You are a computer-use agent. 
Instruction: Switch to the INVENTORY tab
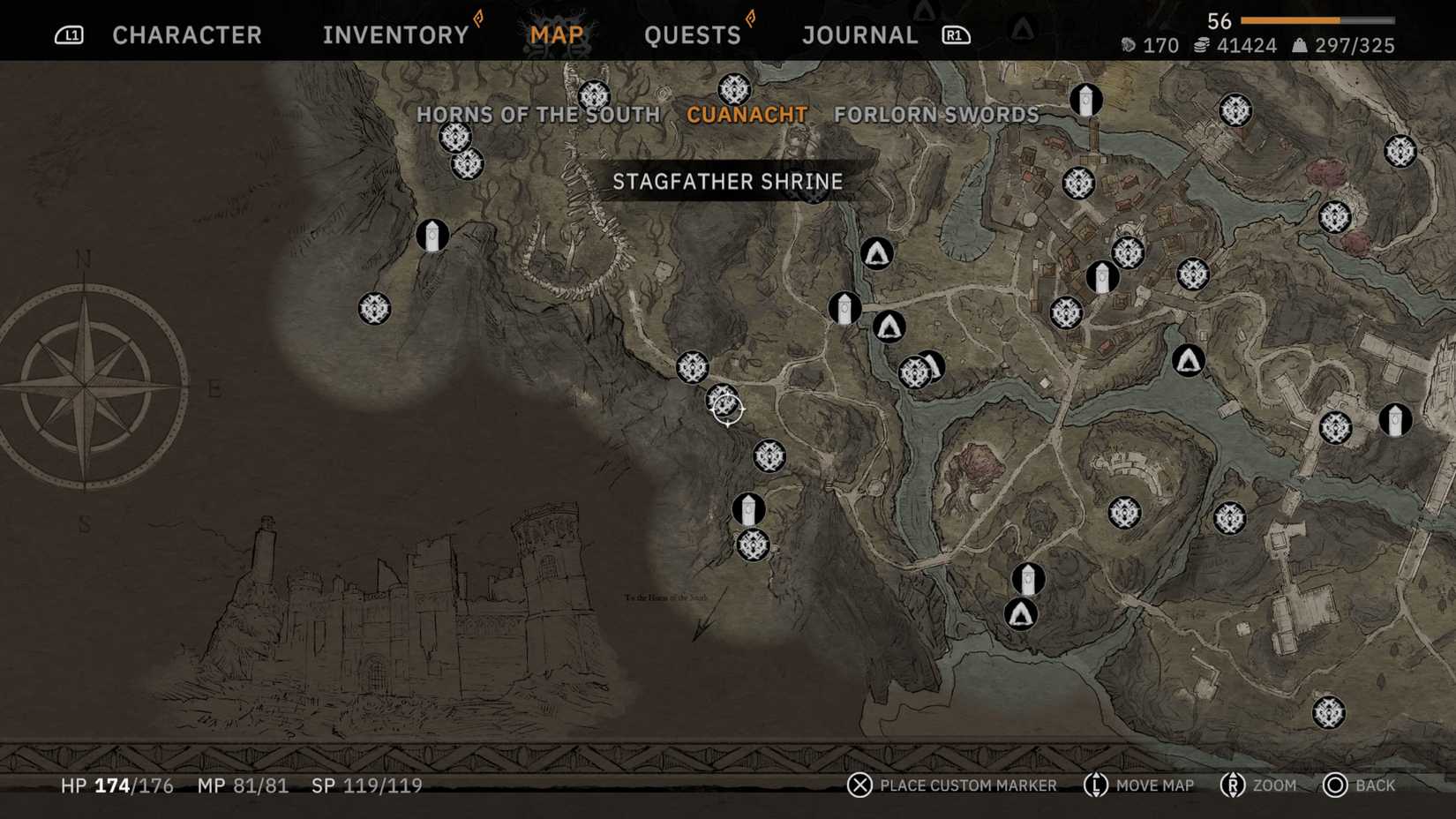pos(394,35)
